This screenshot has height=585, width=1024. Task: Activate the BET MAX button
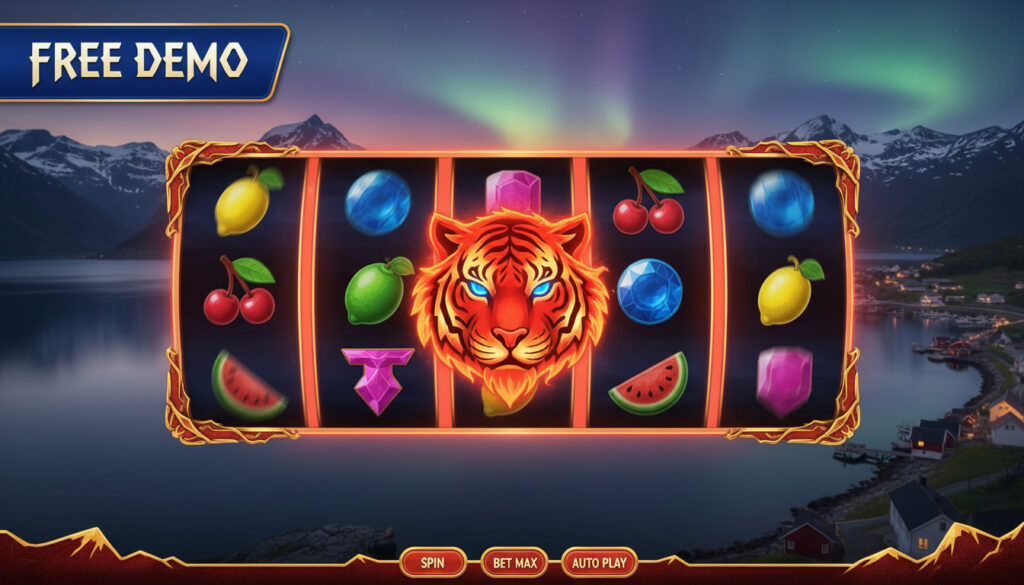coord(514,563)
